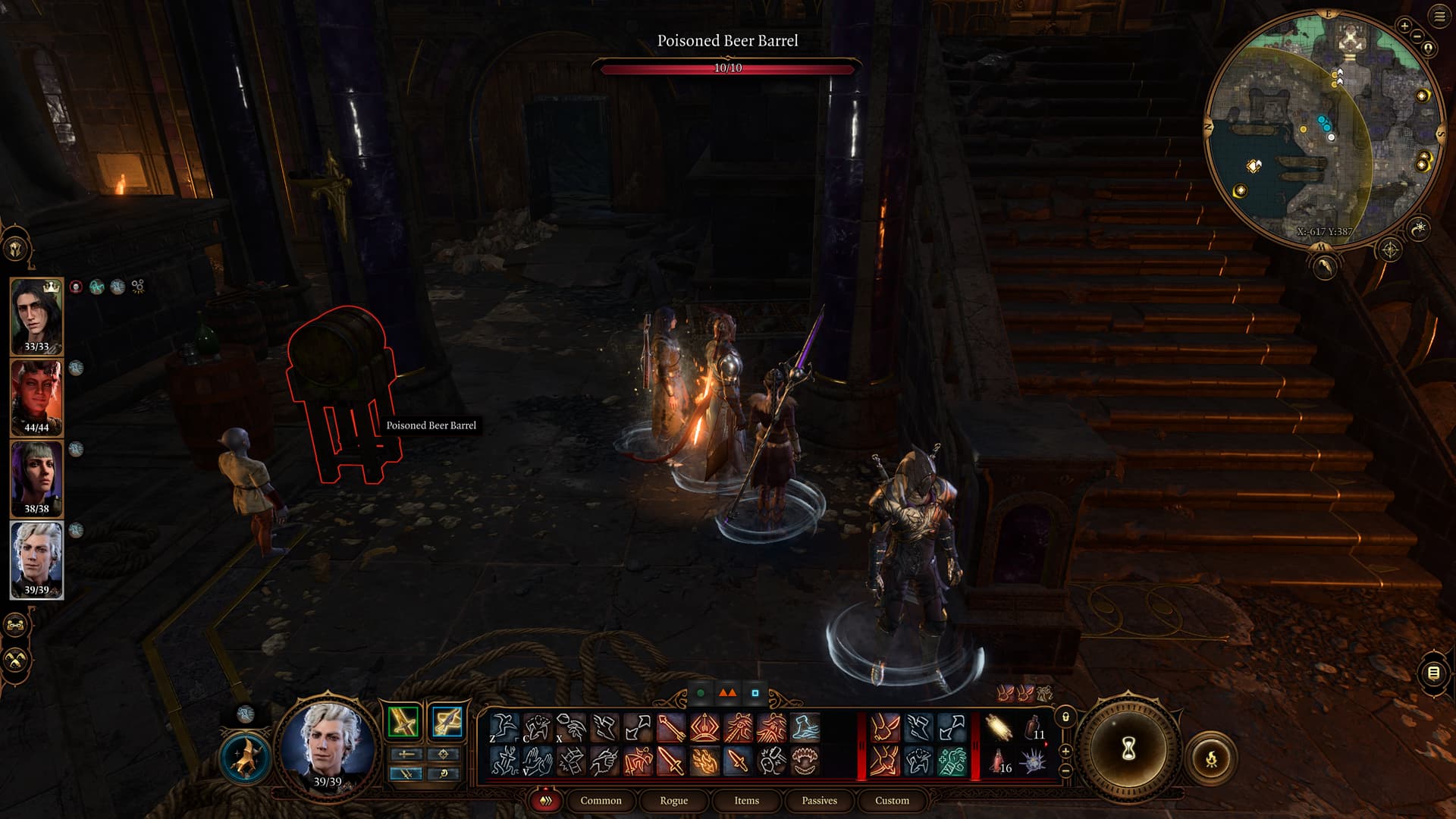Open the main menu hamburger button

[1439, 17]
